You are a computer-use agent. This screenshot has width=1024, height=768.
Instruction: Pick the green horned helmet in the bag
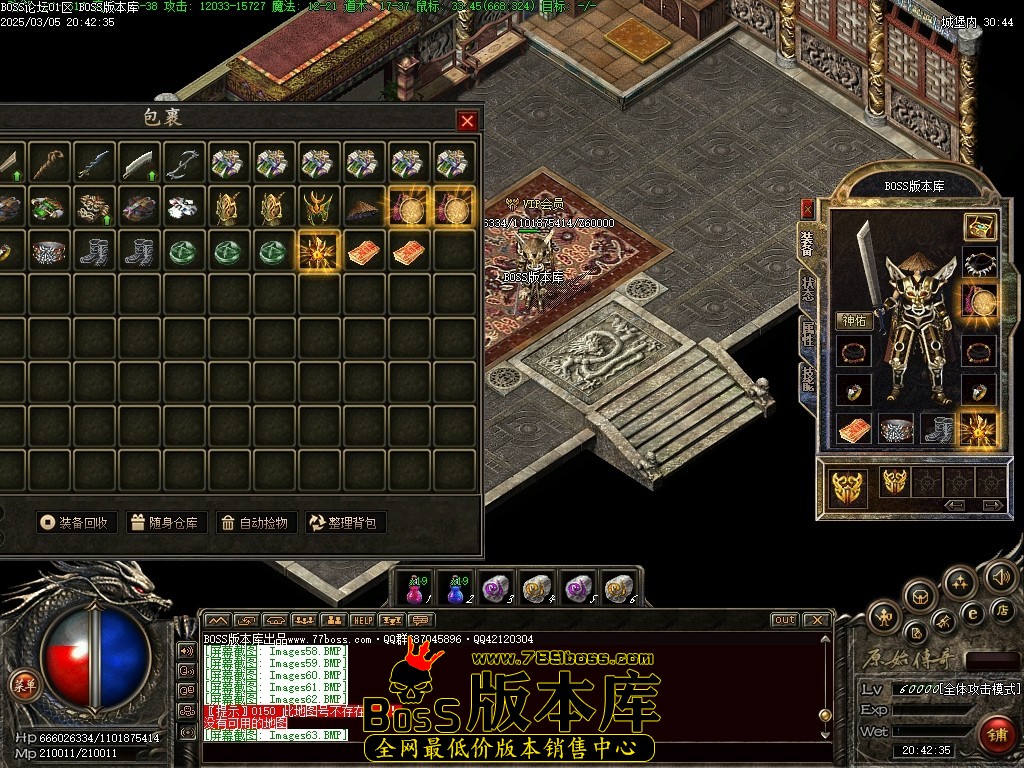[318, 208]
